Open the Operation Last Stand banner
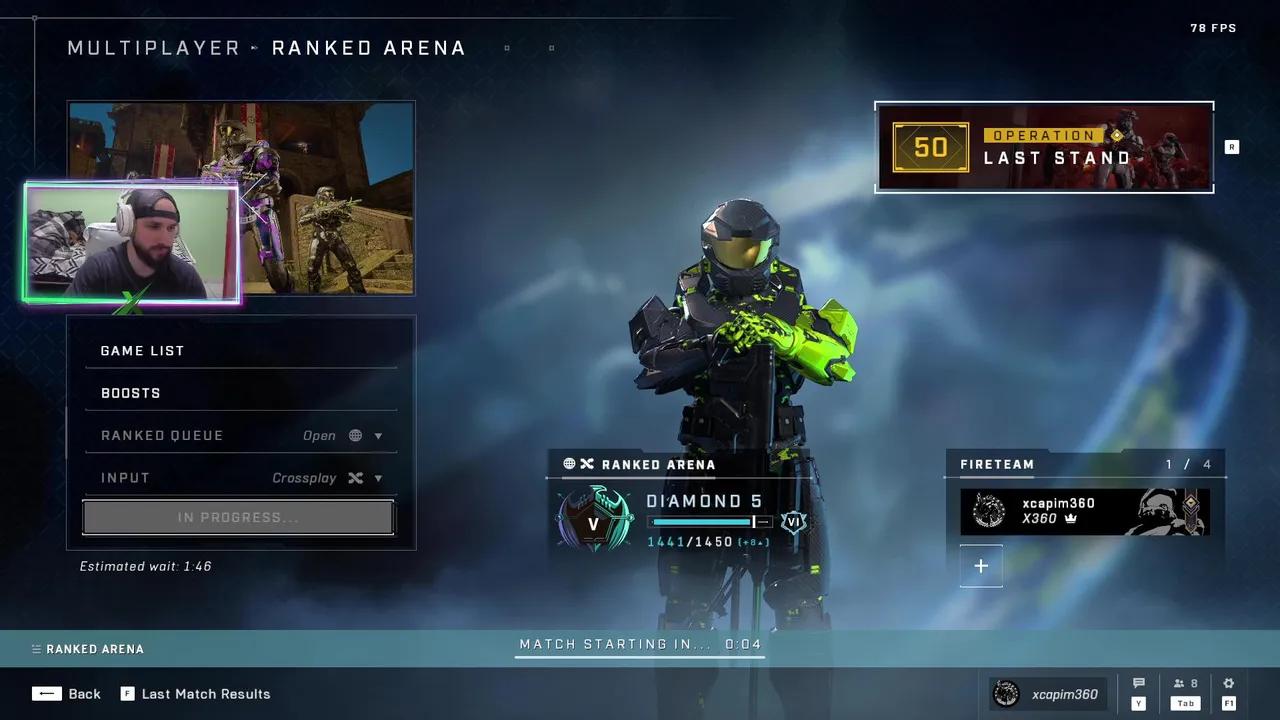 pos(1044,147)
